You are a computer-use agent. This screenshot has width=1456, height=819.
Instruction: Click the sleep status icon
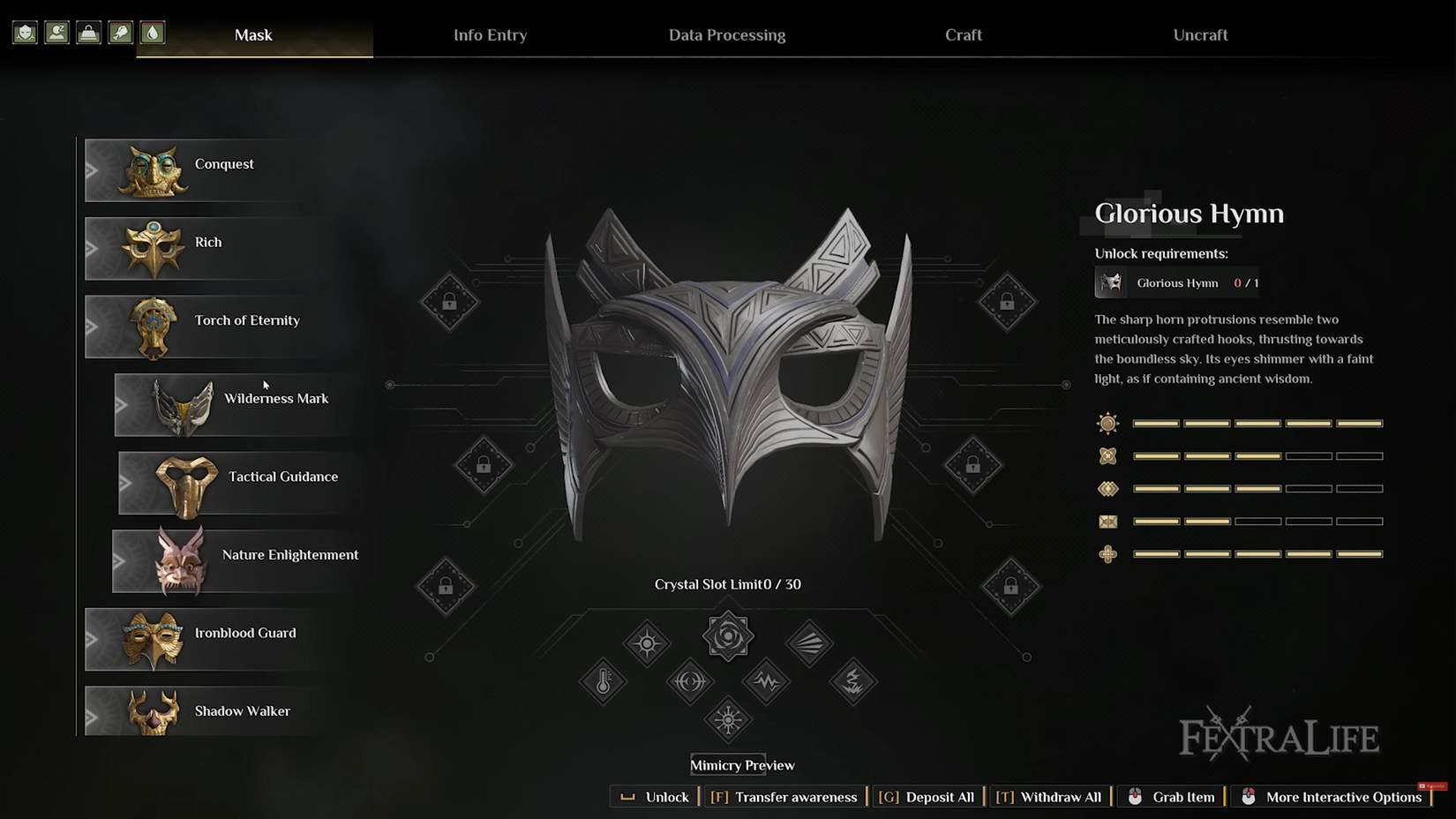56,32
